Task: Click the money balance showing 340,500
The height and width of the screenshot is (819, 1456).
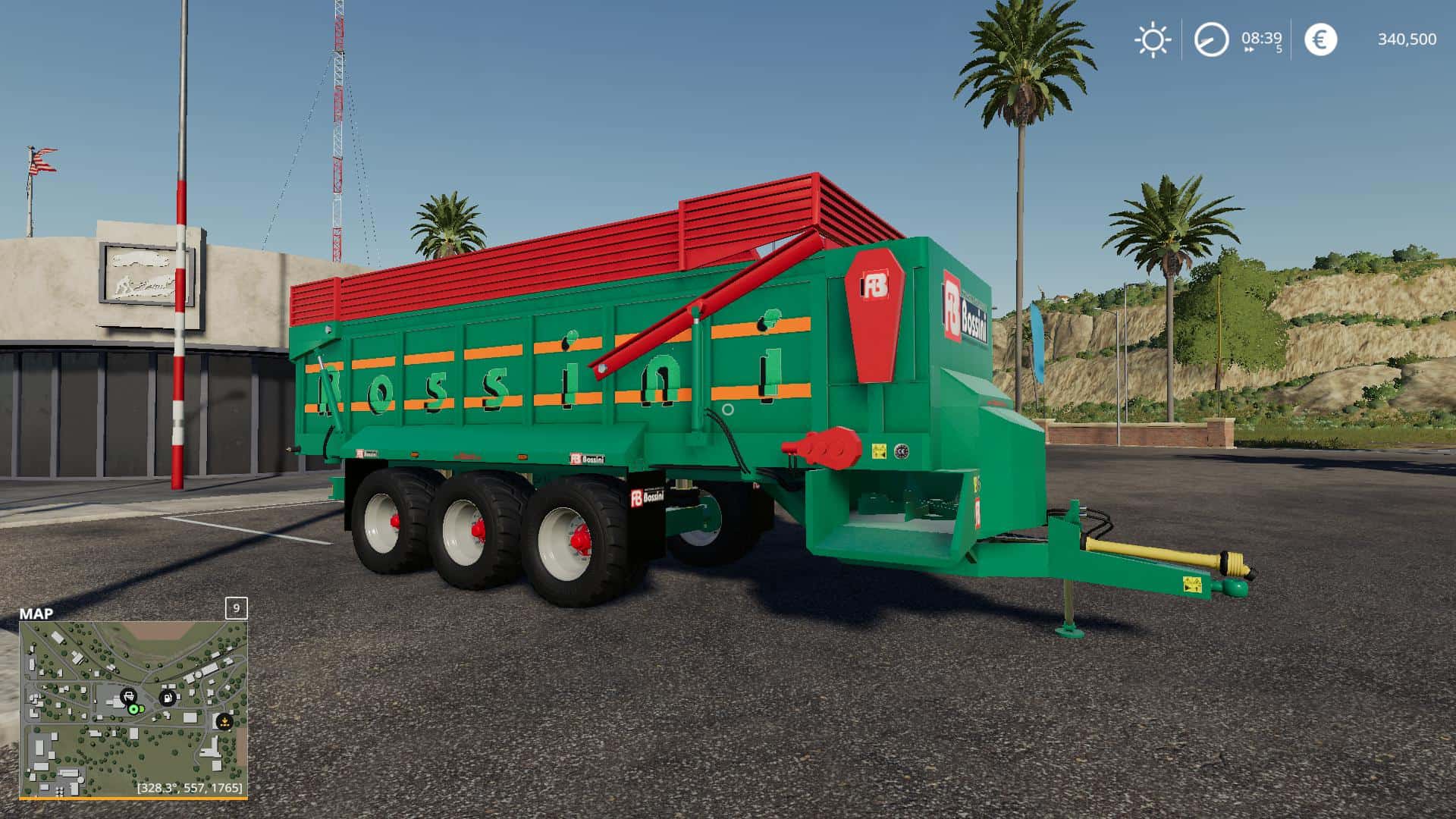Action: pos(1407,39)
